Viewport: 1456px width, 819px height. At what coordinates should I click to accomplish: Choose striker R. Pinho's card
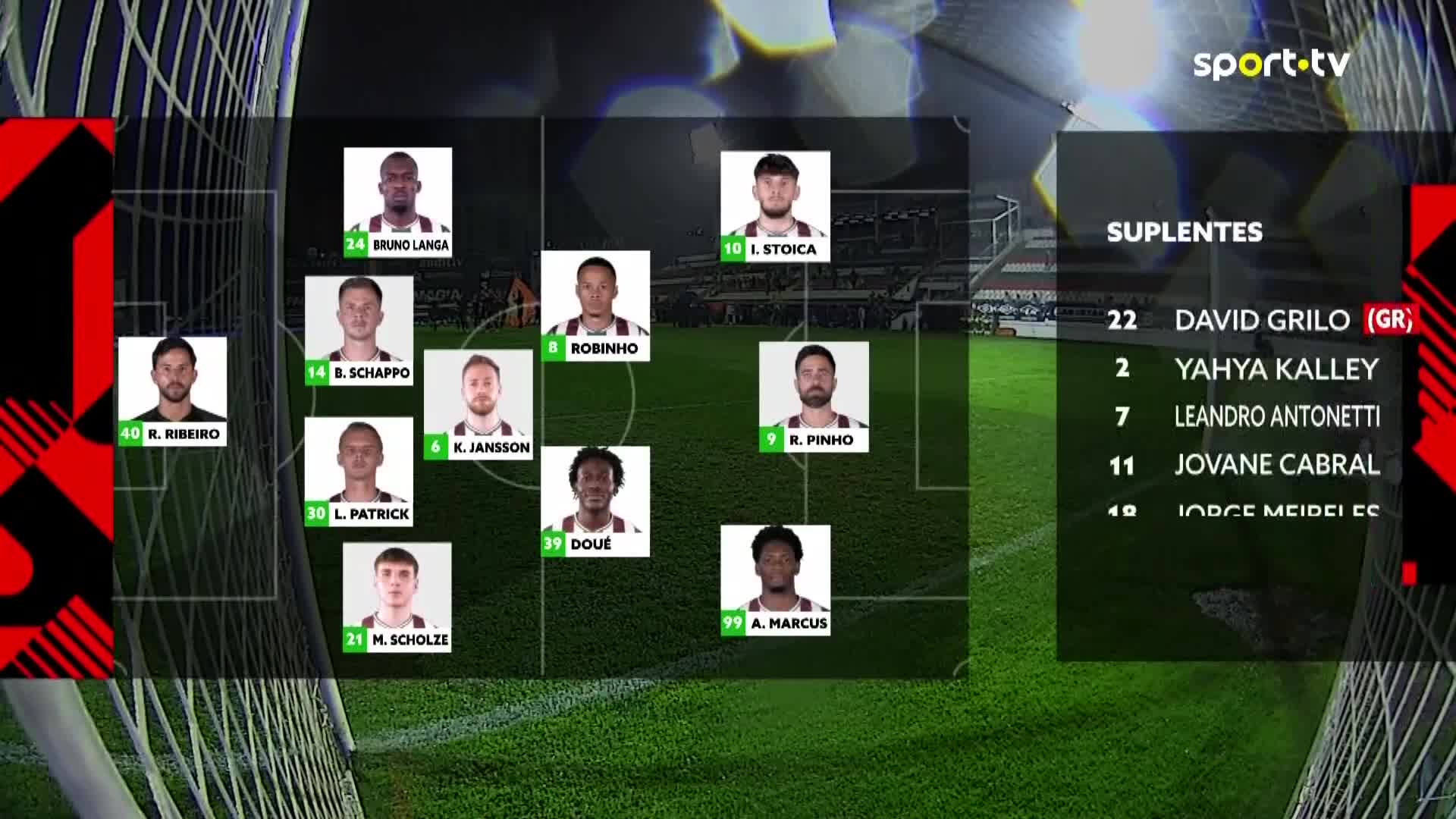click(x=814, y=397)
